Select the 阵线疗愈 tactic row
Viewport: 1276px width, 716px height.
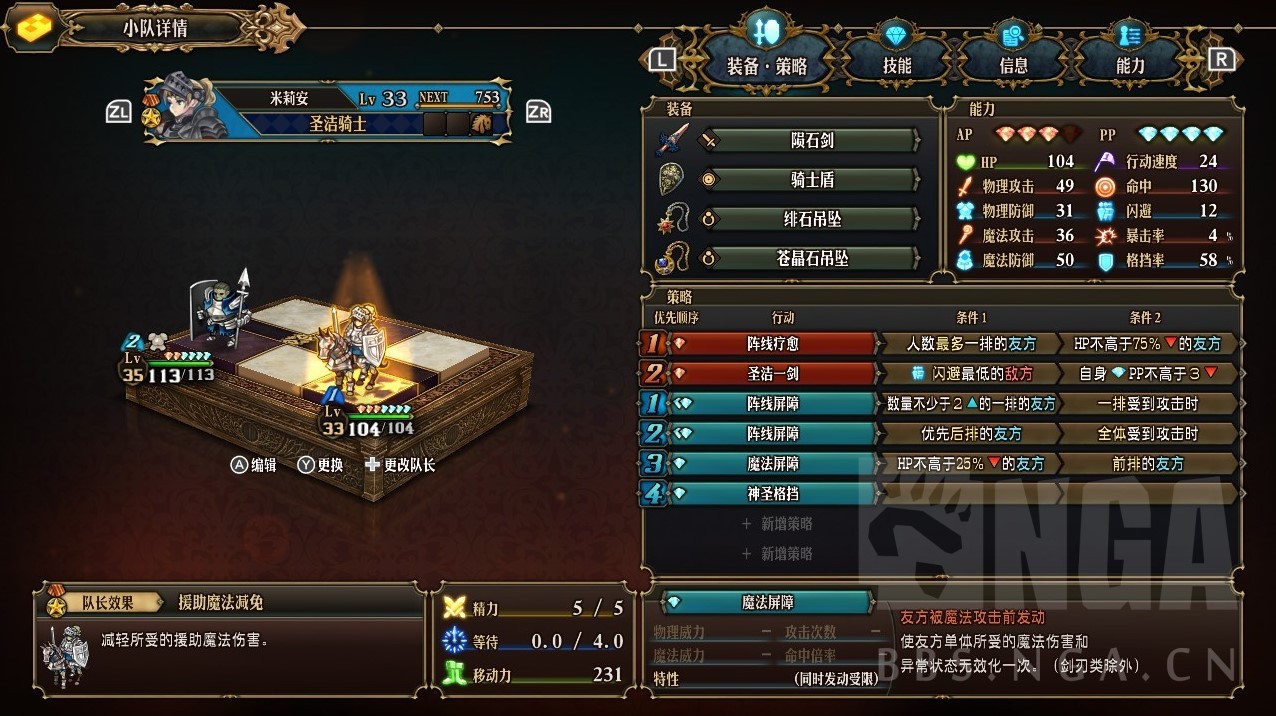[773, 343]
